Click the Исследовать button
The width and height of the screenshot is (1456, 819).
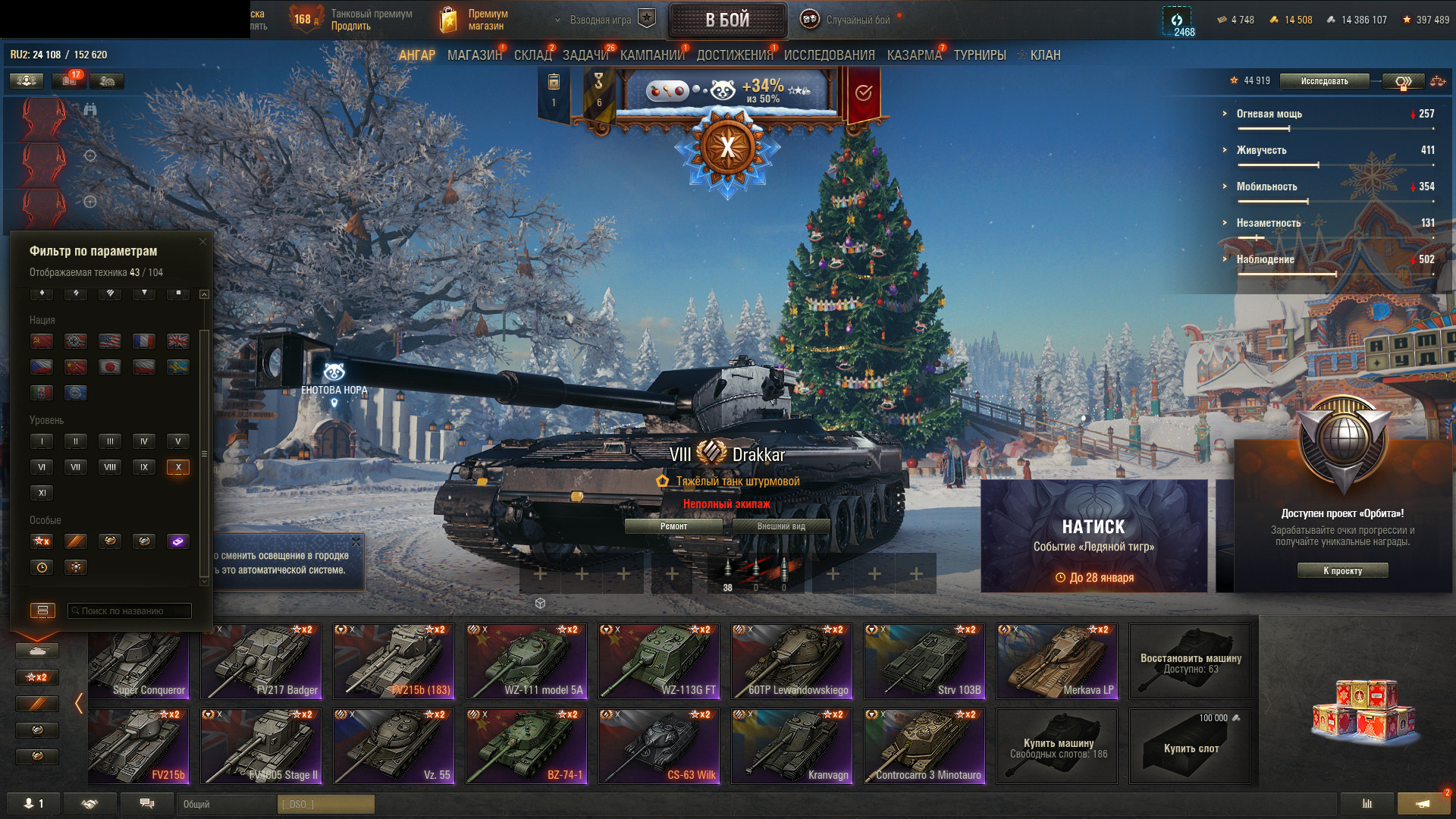pyautogui.click(x=1324, y=81)
